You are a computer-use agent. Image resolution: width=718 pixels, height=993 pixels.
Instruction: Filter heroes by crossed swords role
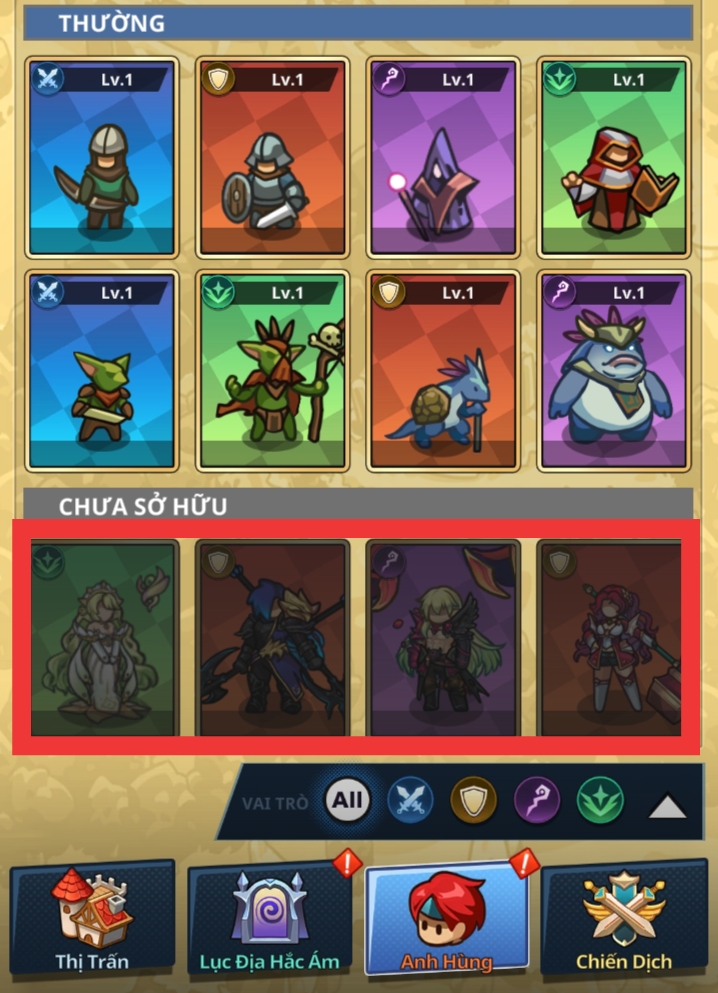click(410, 800)
